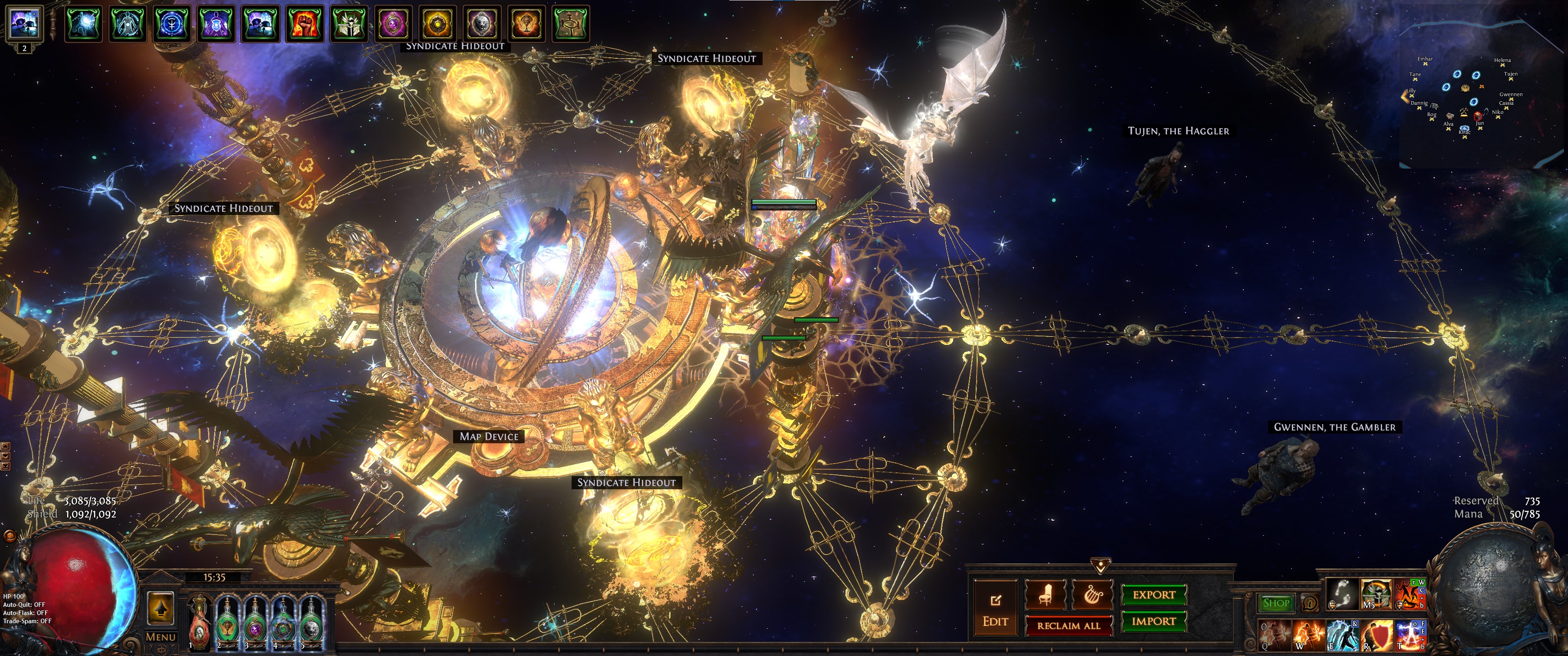
Task: Open the green Shop button
Action: (1276, 603)
